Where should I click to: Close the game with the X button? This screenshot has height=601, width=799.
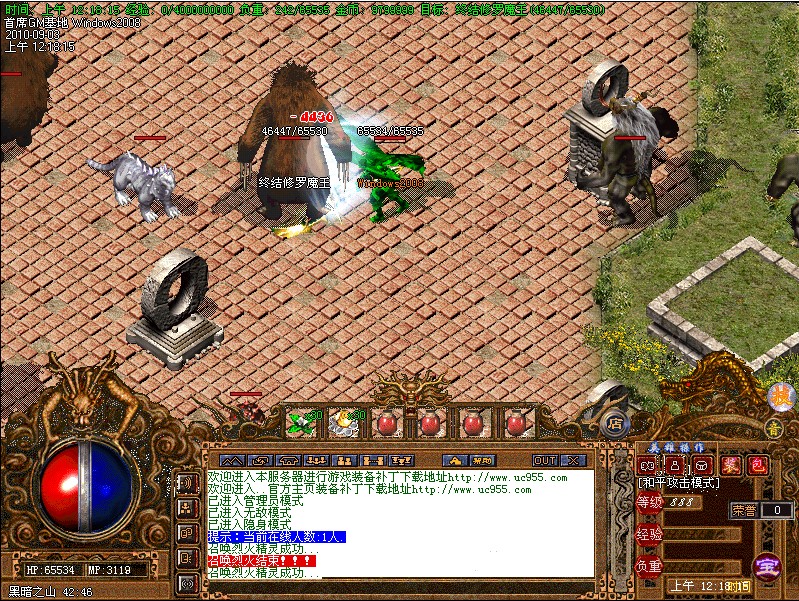coord(573,460)
